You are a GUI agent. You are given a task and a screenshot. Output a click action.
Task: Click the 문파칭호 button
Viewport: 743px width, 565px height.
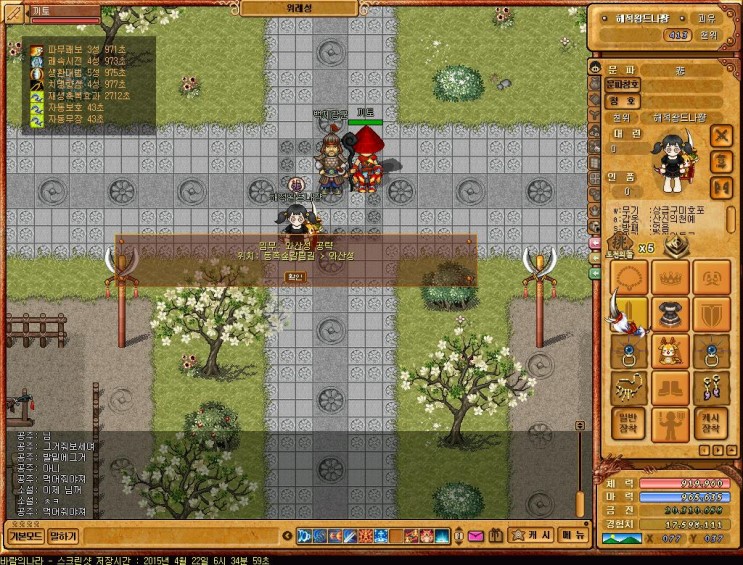coord(620,84)
